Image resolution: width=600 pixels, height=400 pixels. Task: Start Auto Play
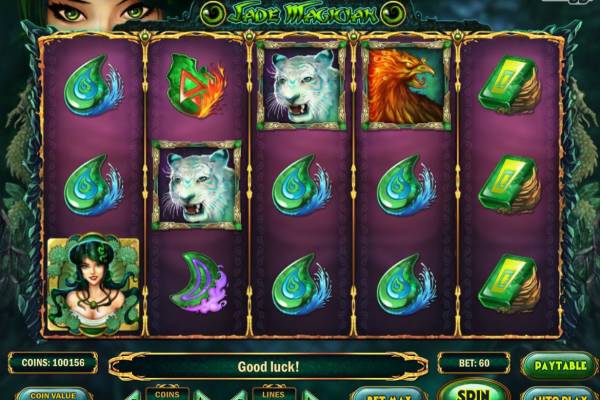coord(558,394)
